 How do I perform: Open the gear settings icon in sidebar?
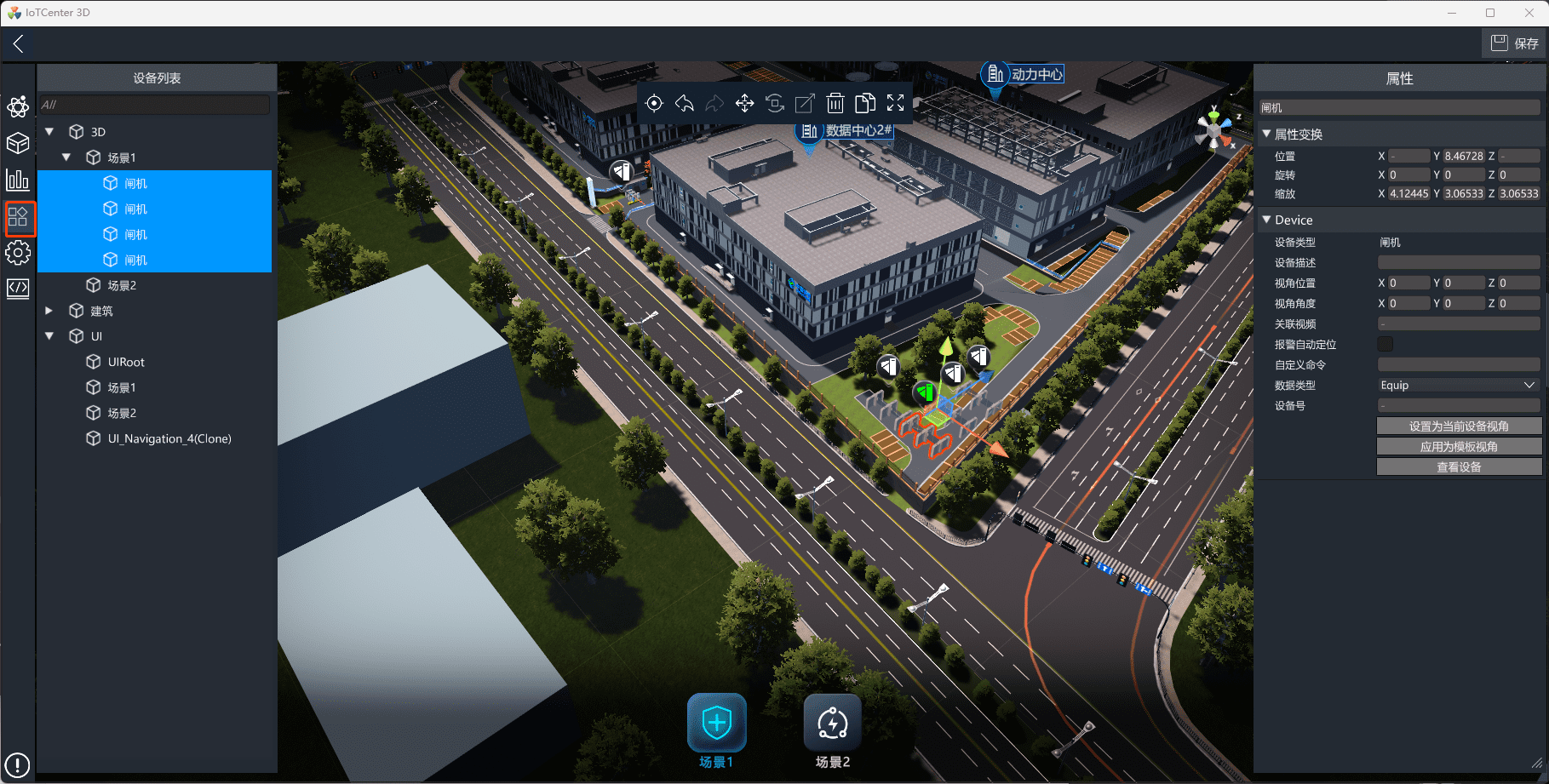click(x=18, y=253)
